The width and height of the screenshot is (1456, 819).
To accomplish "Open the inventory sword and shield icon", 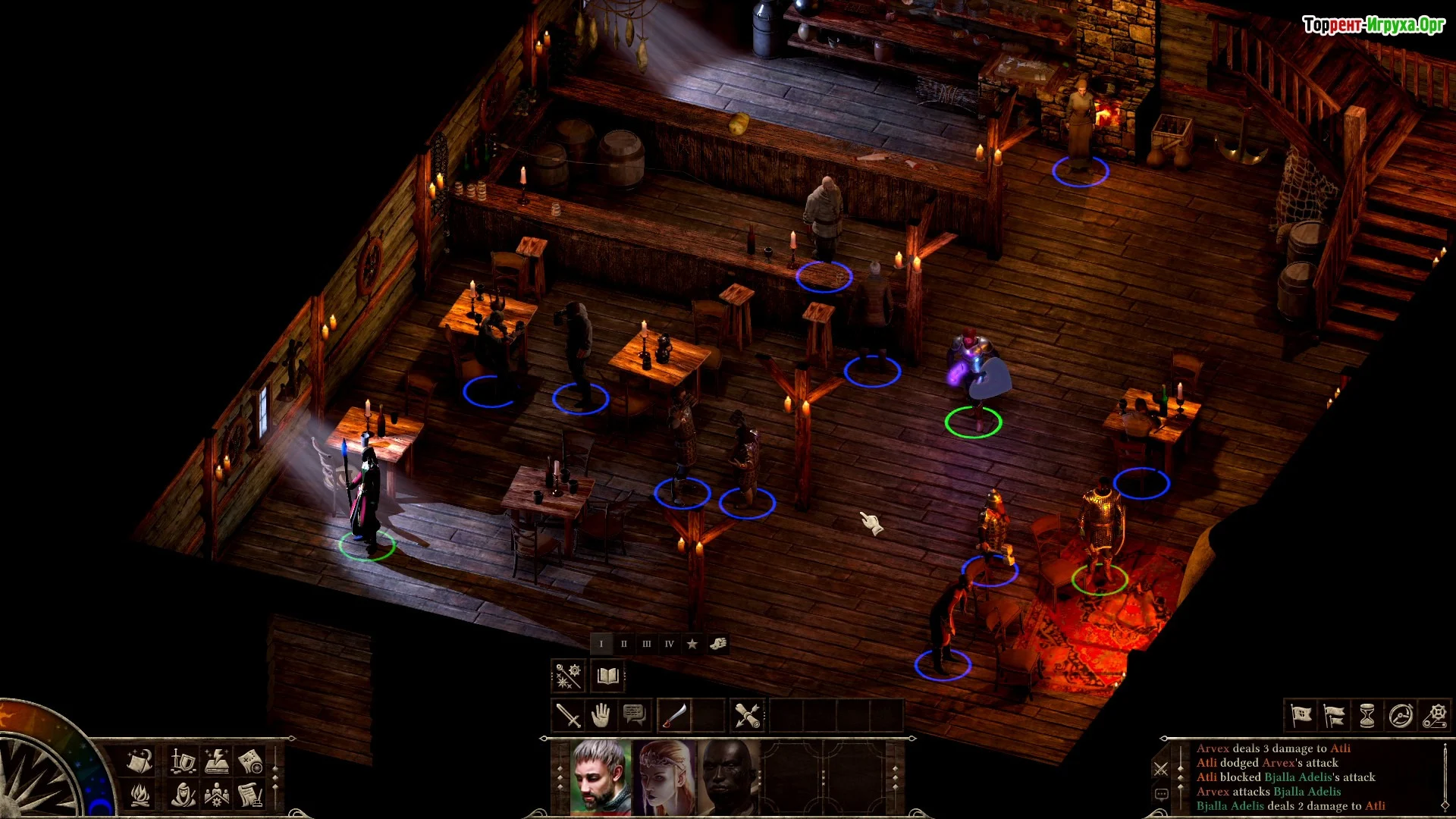I will [183, 760].
